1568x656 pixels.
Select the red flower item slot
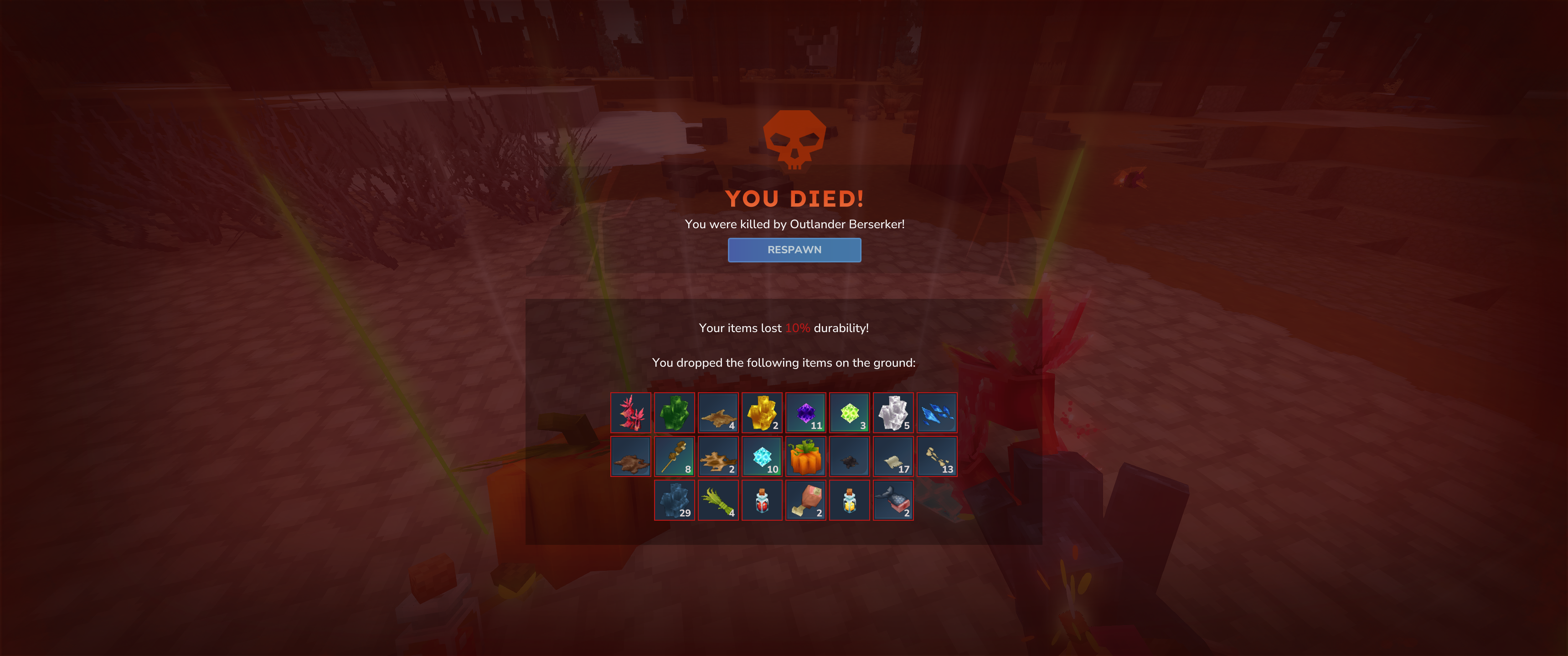630,413
